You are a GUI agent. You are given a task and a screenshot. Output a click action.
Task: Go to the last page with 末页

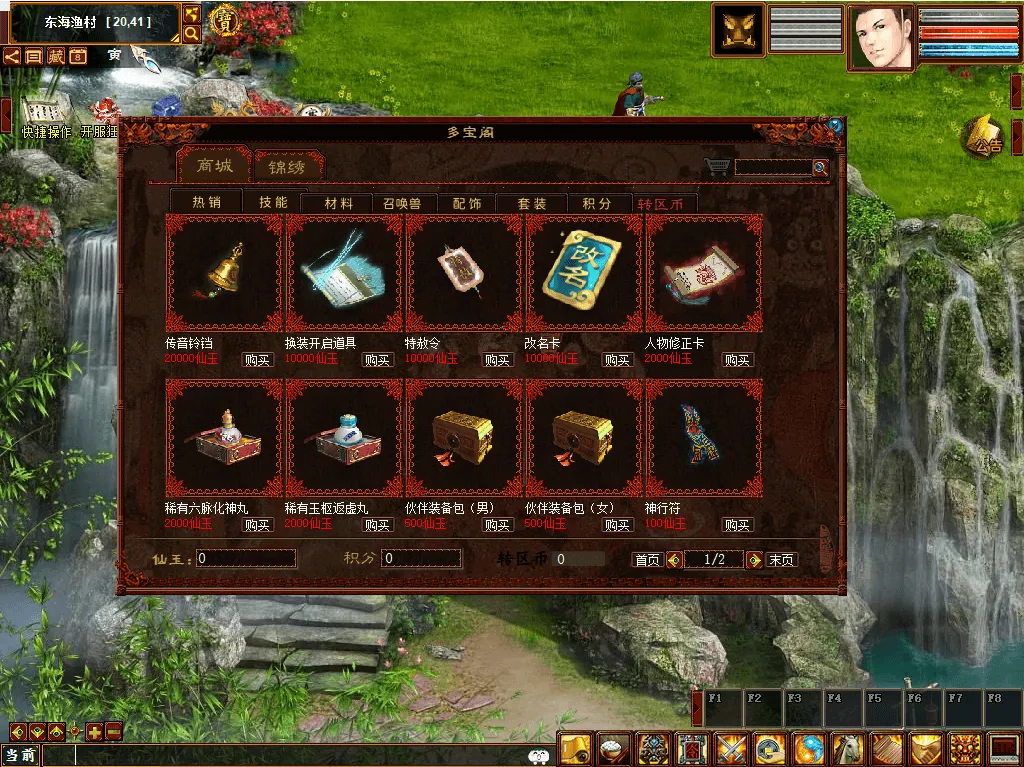(781, 560)
